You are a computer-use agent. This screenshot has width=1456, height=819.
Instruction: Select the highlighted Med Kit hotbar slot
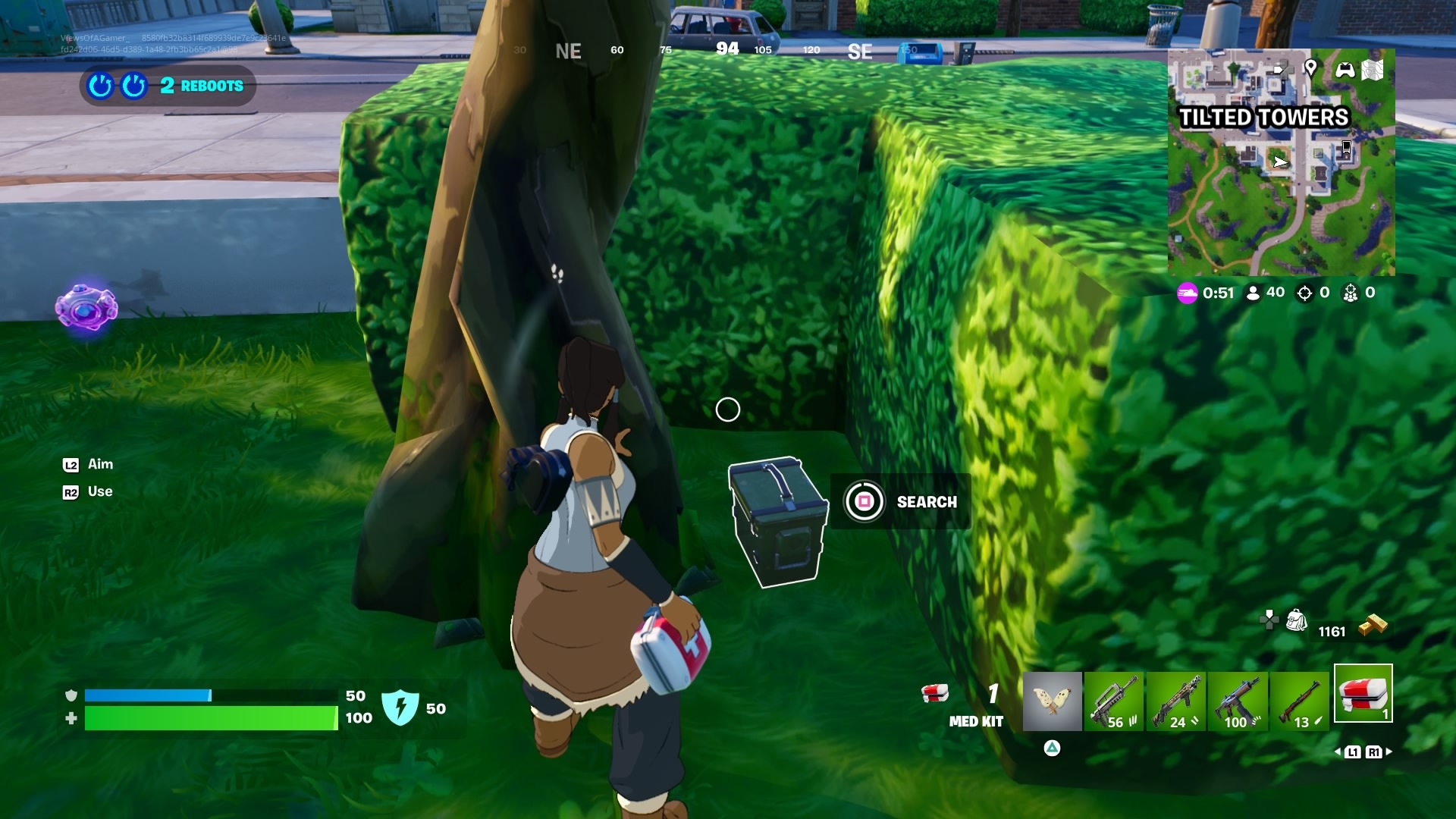tap(1363, 693)
